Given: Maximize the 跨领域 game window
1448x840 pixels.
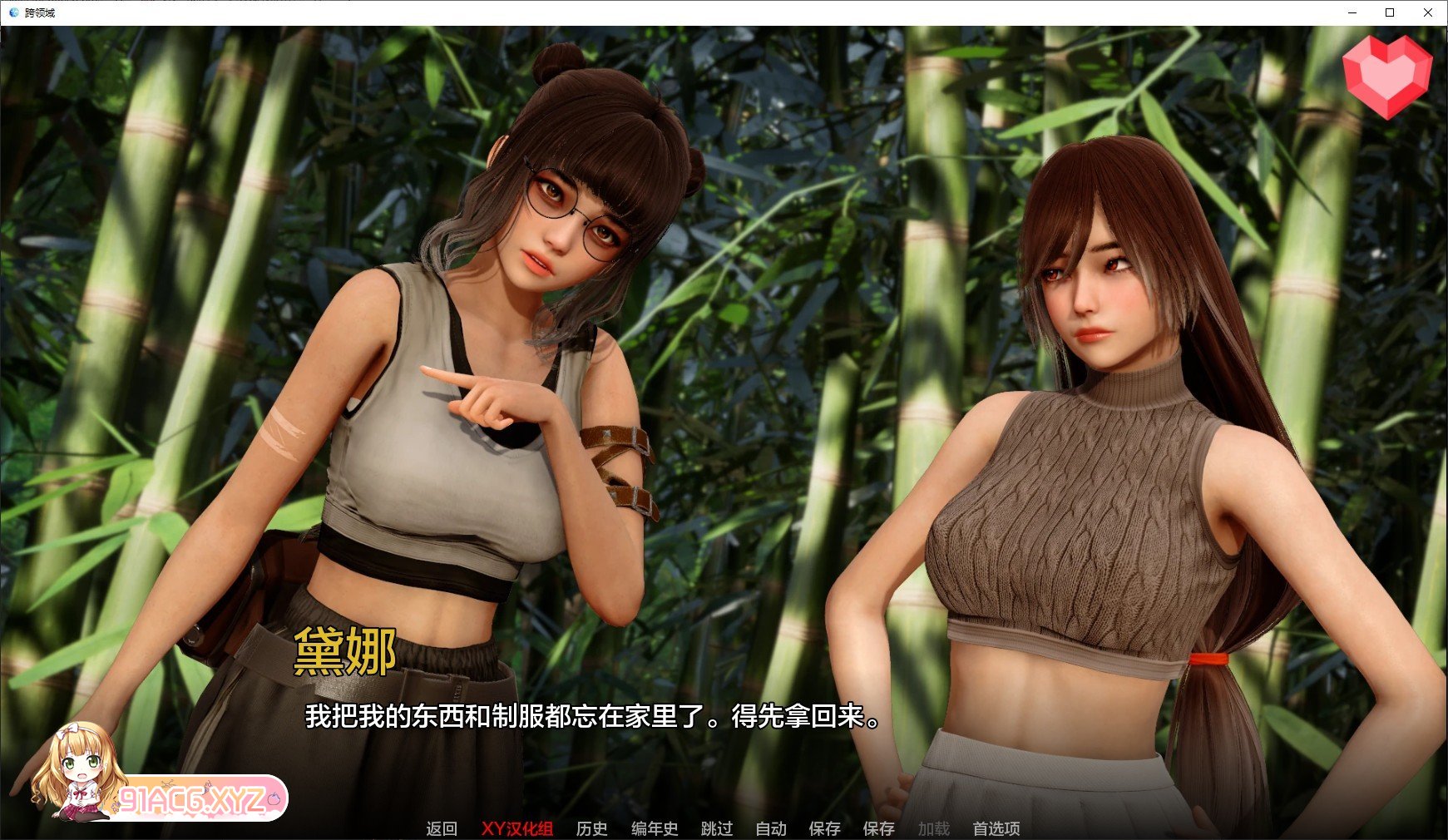Looking at the screenshot, I should point(1388,12).
